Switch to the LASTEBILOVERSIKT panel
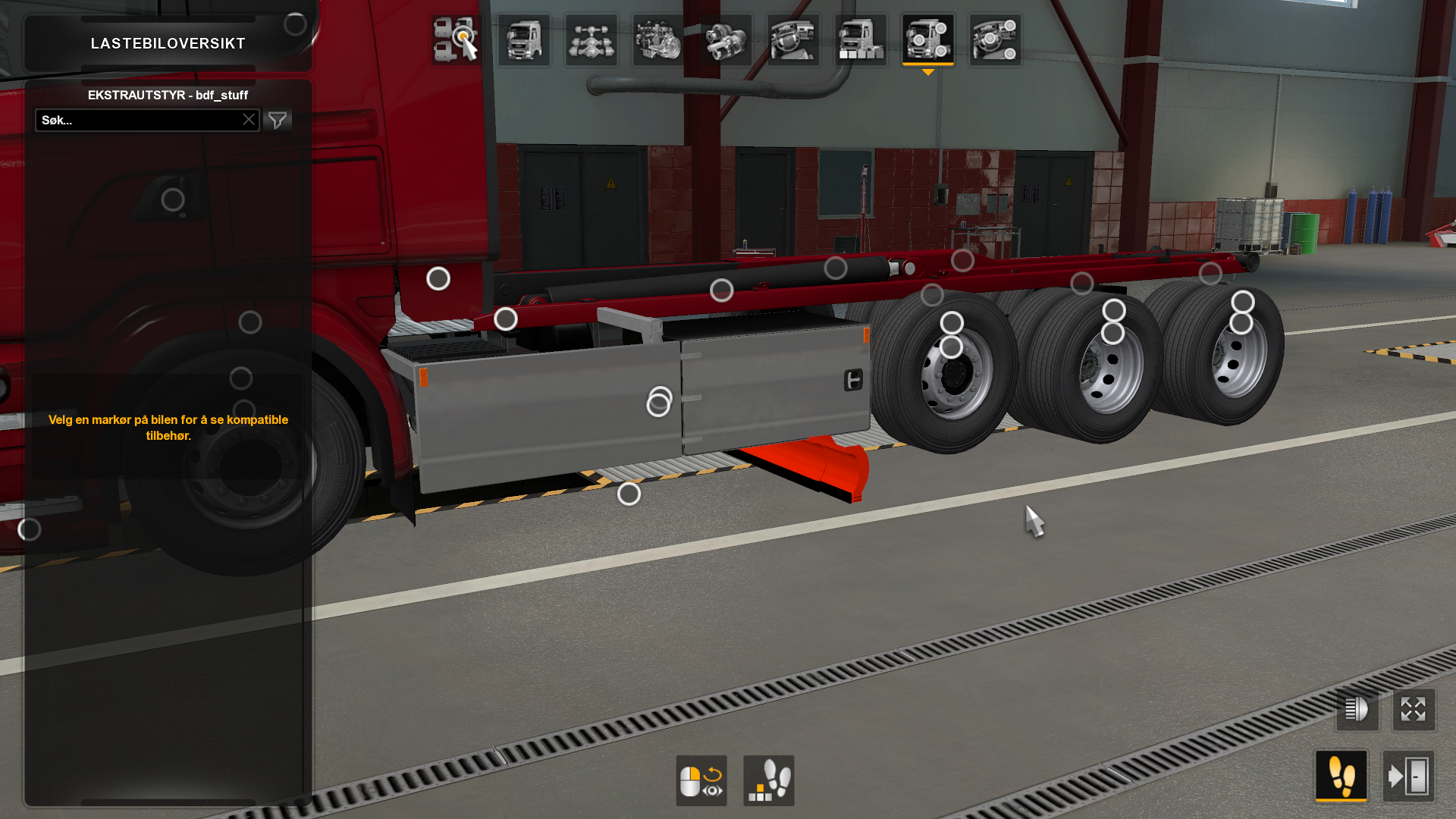Viewport: 1456px width, 819px height. coord(168,43)
